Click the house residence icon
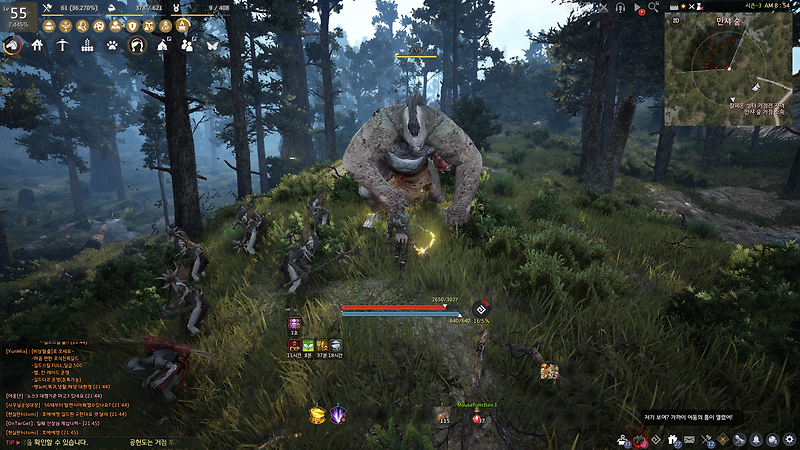 pos(37,45)
